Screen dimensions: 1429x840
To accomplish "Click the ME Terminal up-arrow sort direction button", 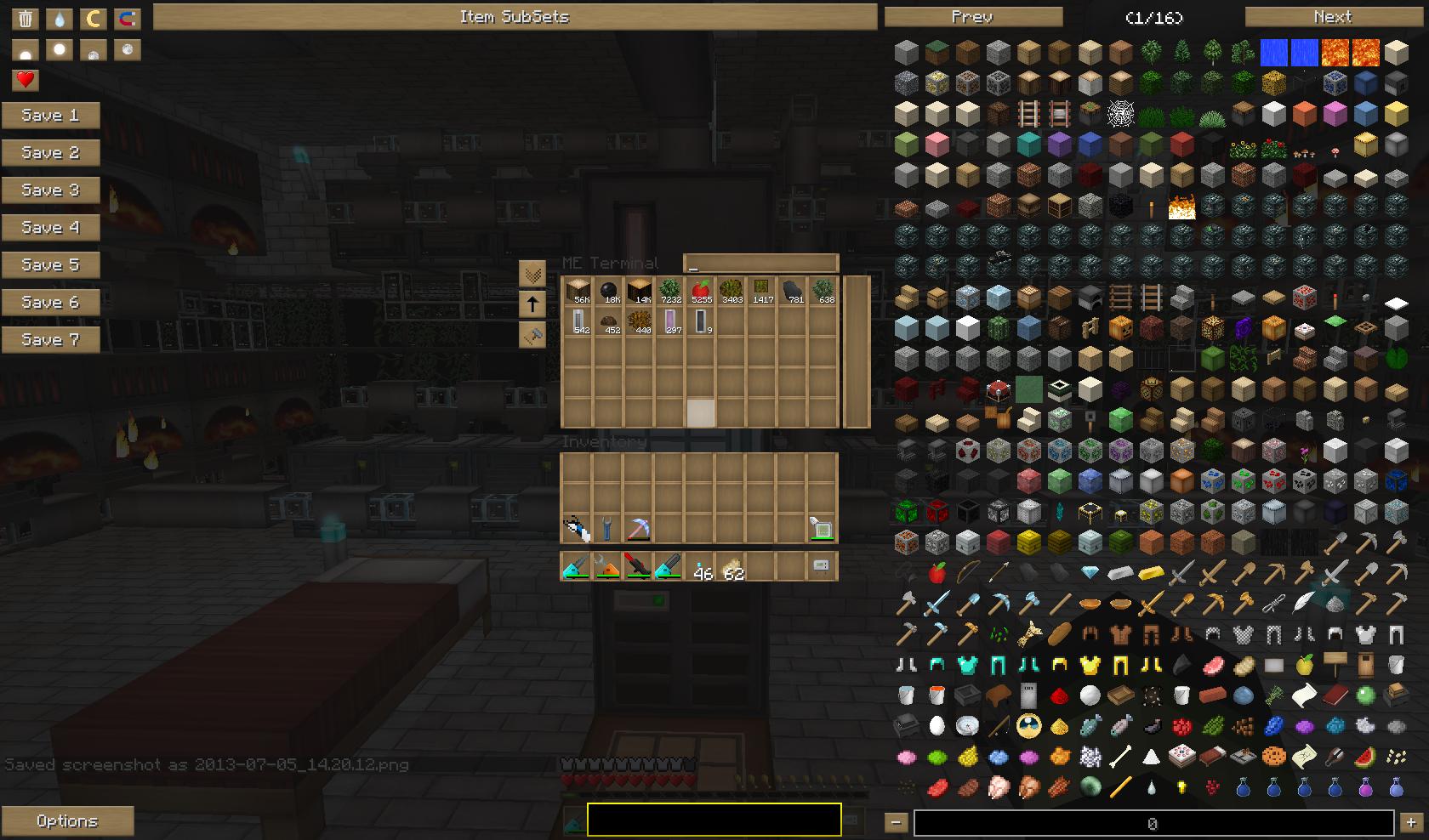I will (x=532, y=304).
